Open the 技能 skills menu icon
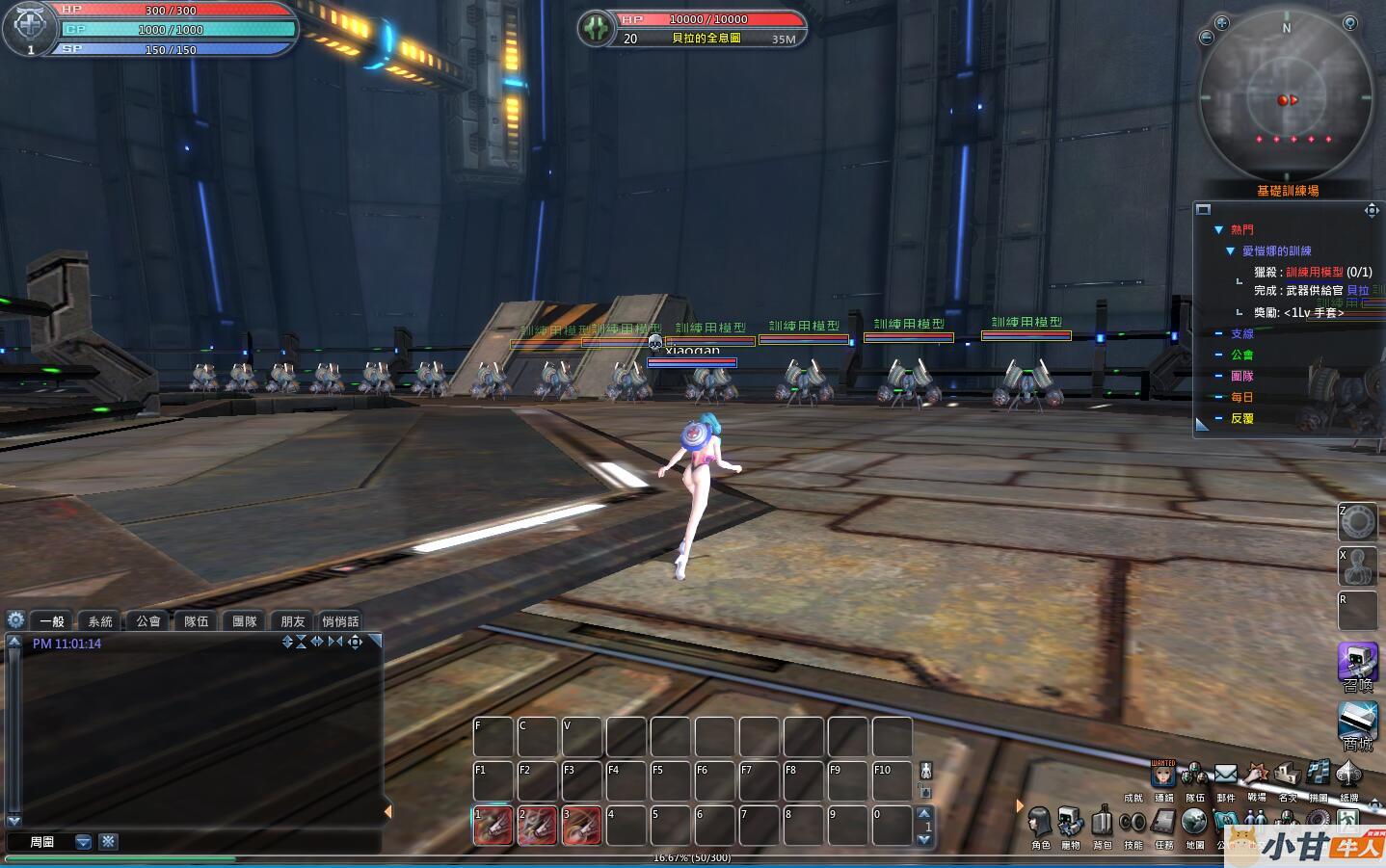This screenshot has width=1386, height=868. 1133,822
